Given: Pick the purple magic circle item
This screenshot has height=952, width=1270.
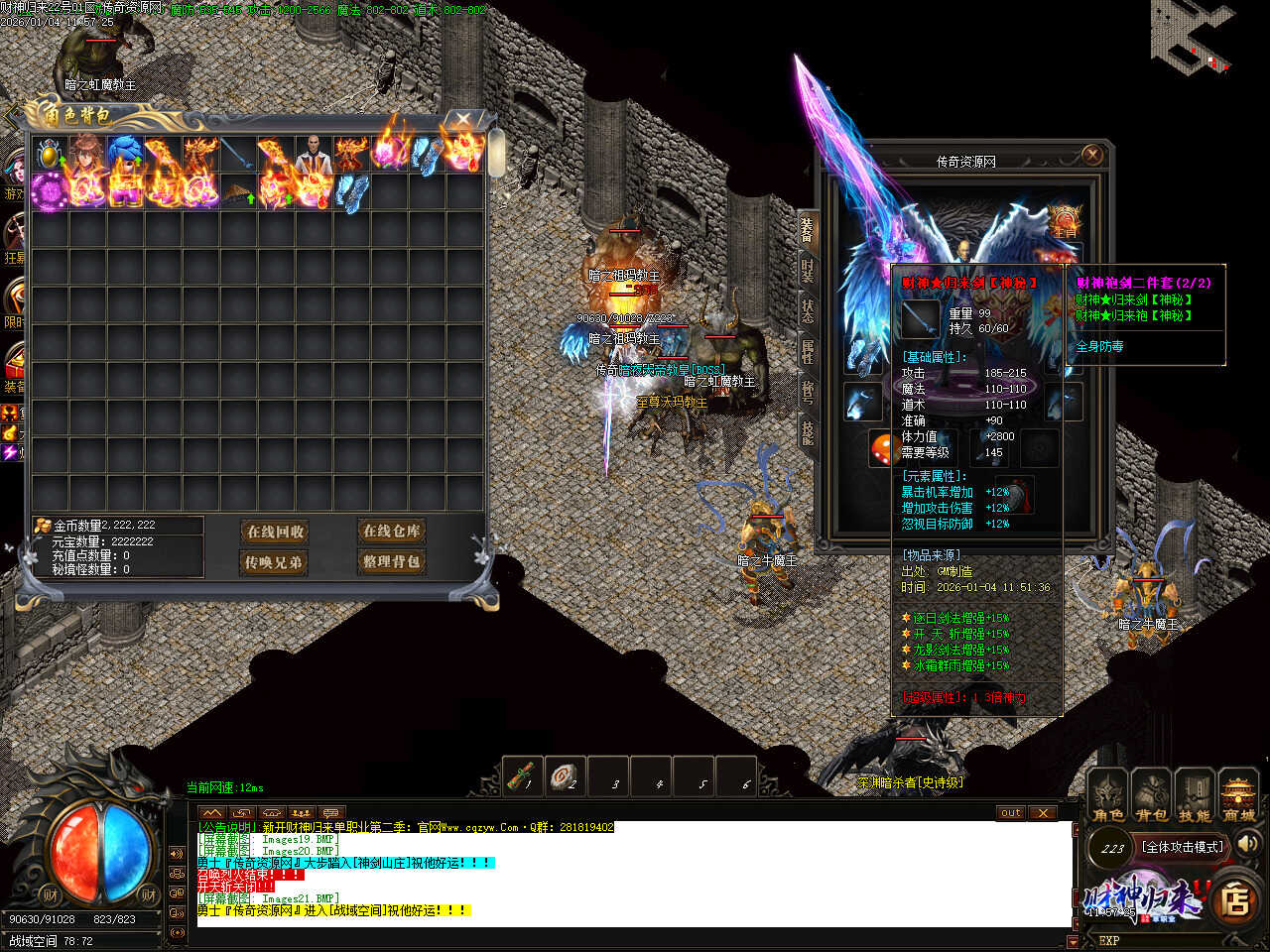Looking at the screenshot, I should (49, 191).
